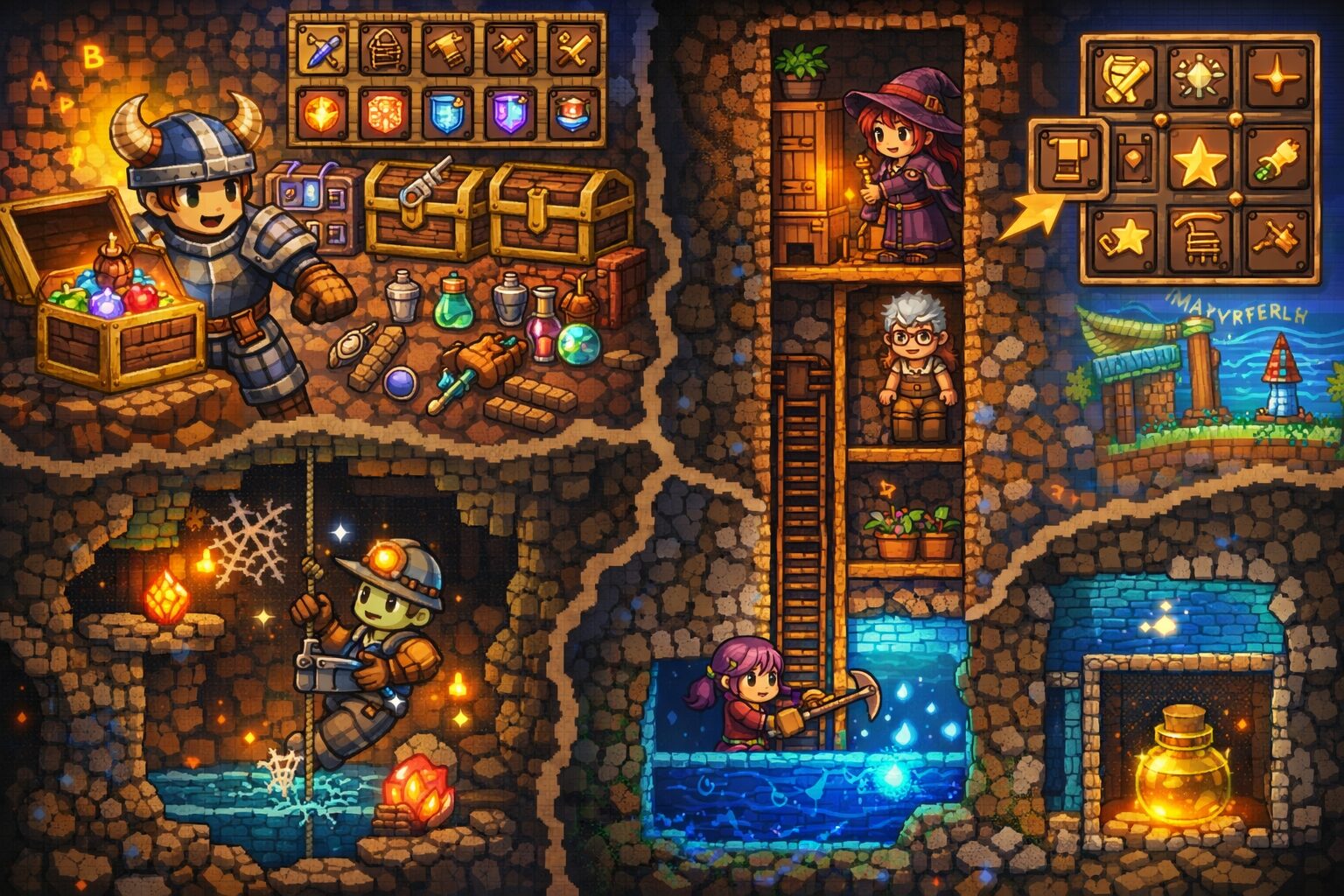This screenshot has height=896, width=1344.
Task: Select the large gold star slot
Action: point(1199,159)
